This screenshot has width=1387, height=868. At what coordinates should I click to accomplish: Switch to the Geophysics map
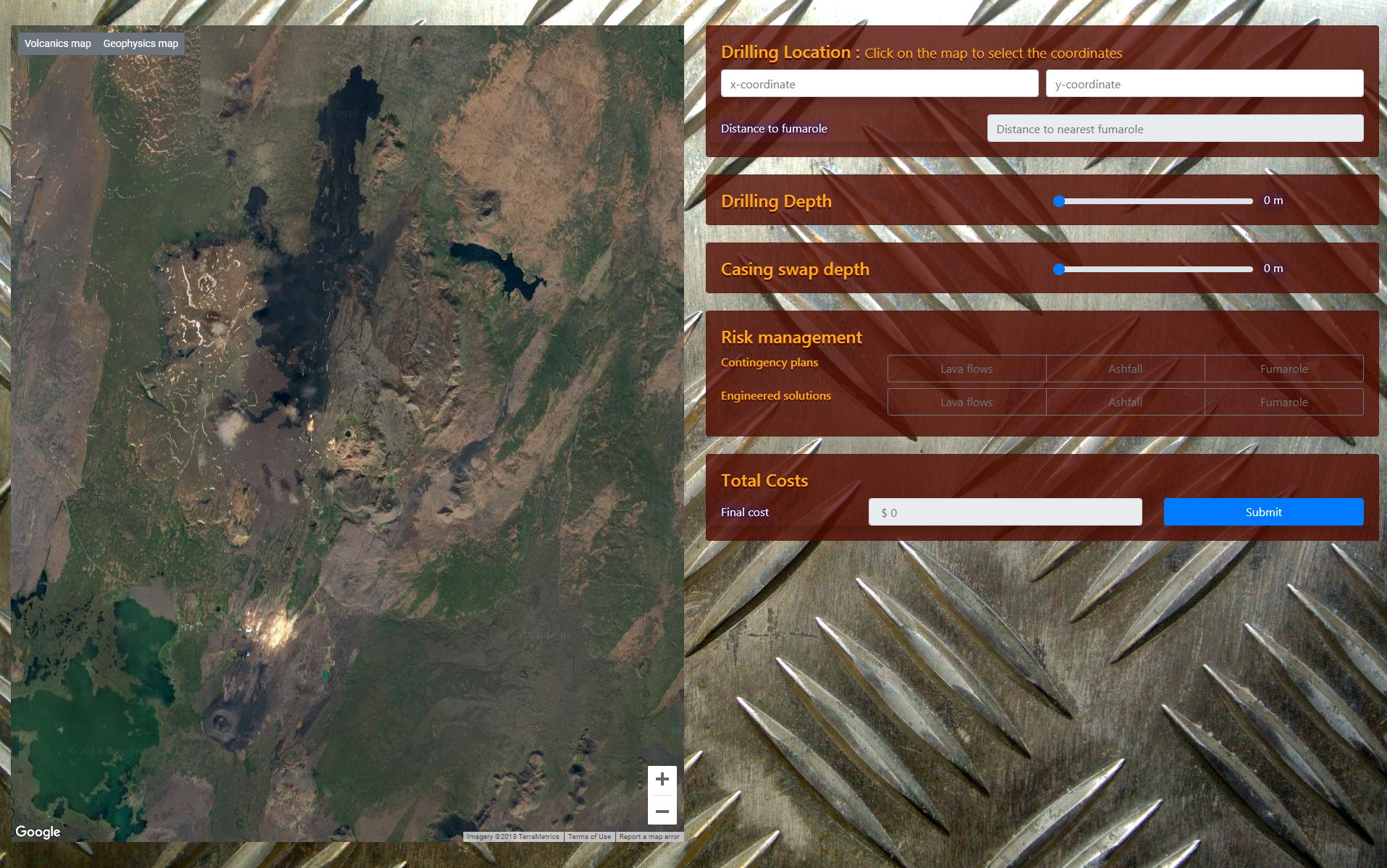click(x=140, y=43)
